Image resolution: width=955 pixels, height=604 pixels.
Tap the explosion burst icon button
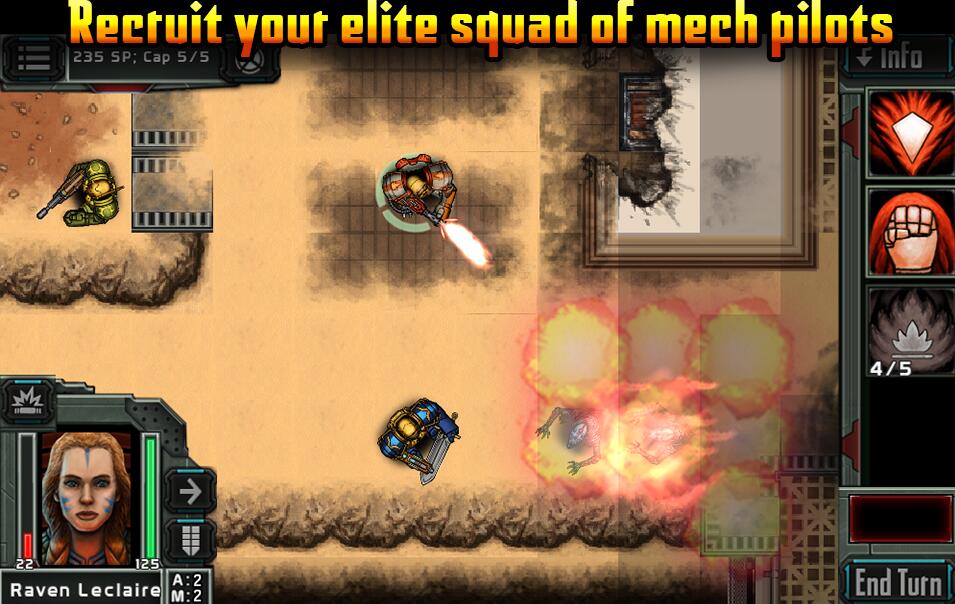(23, 403)
